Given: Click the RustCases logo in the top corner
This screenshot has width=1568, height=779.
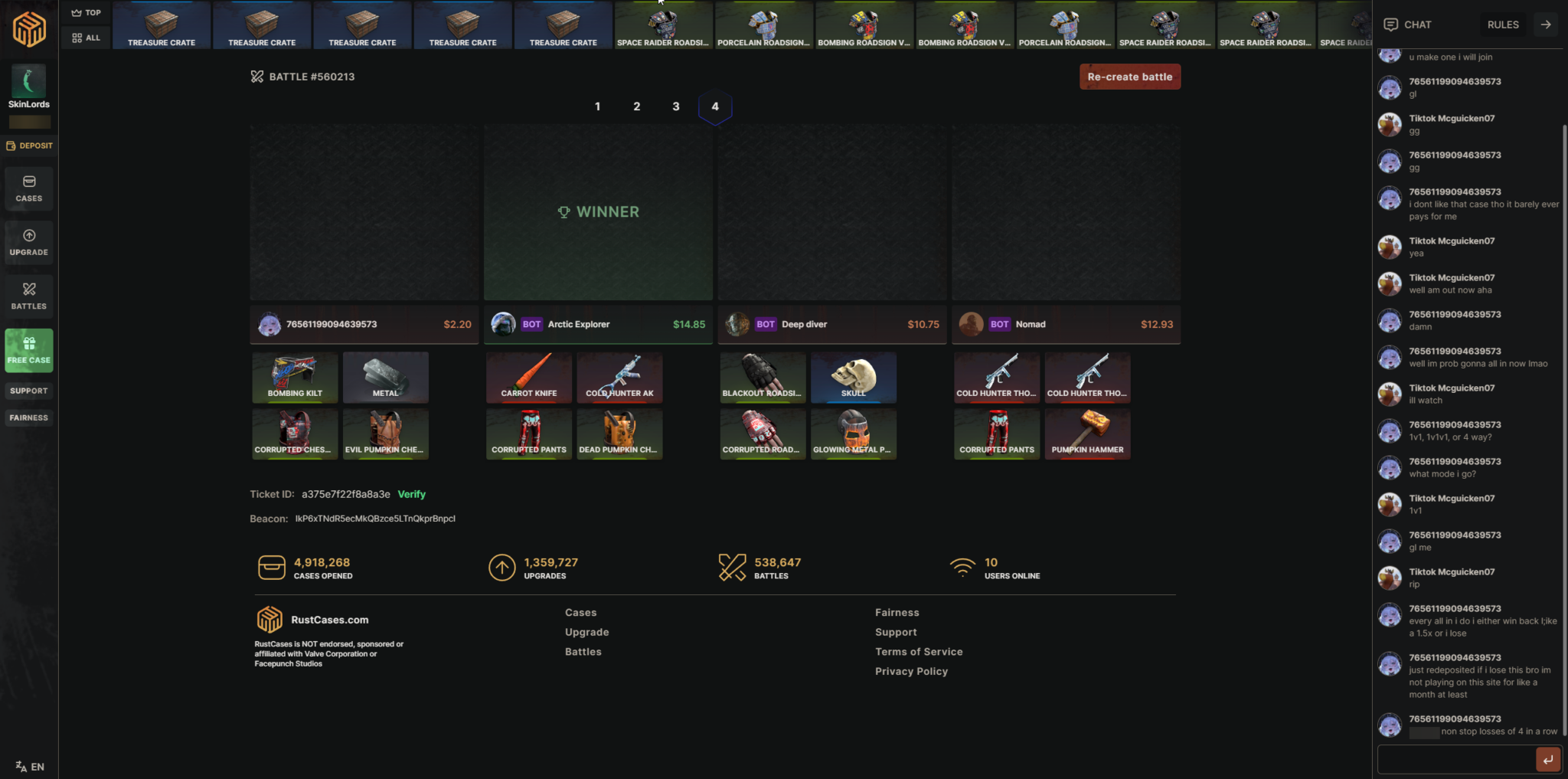Looking at the screenshot, I should coord(30,29).
